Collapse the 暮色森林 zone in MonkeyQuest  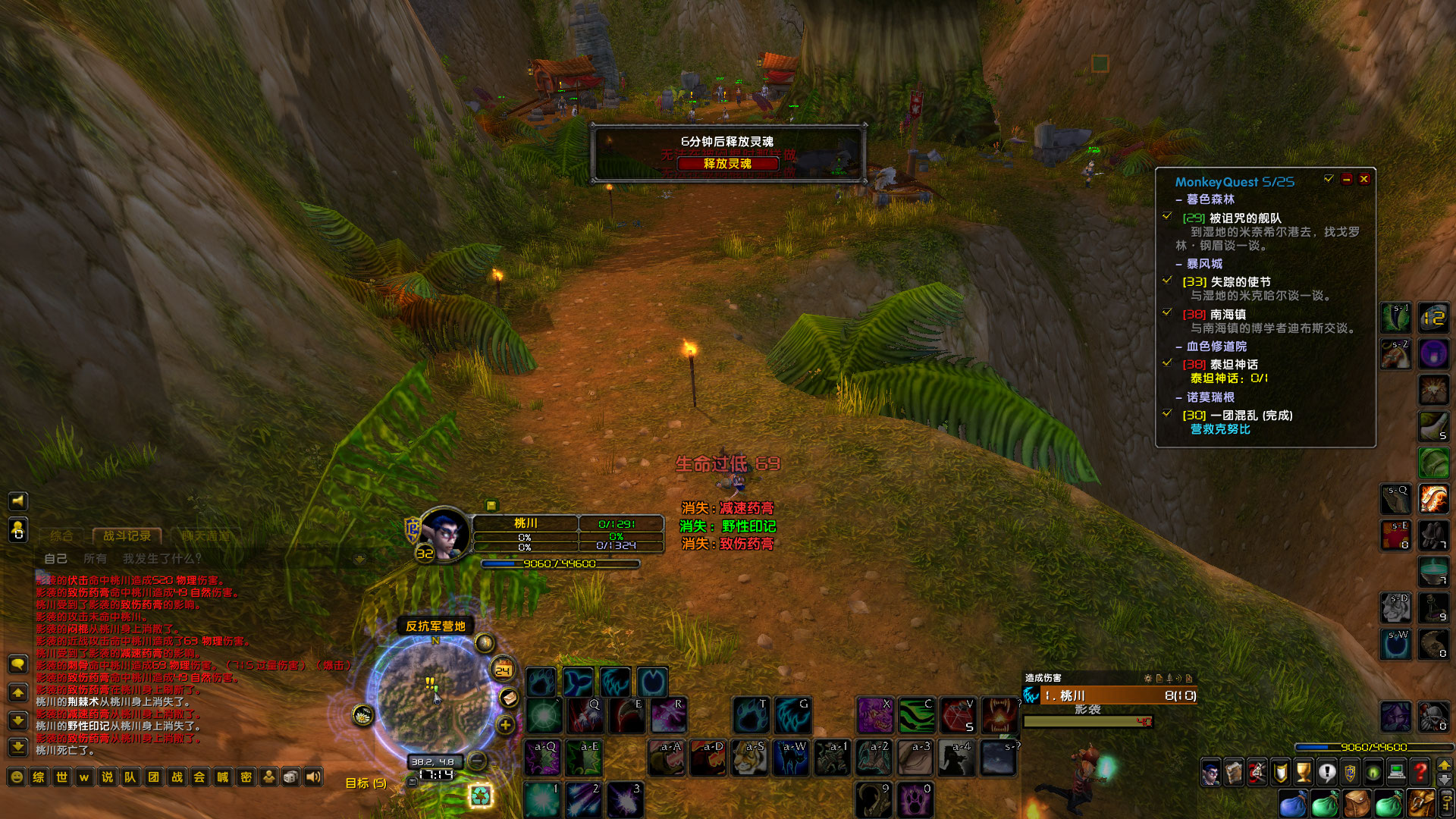[1178, 199]
